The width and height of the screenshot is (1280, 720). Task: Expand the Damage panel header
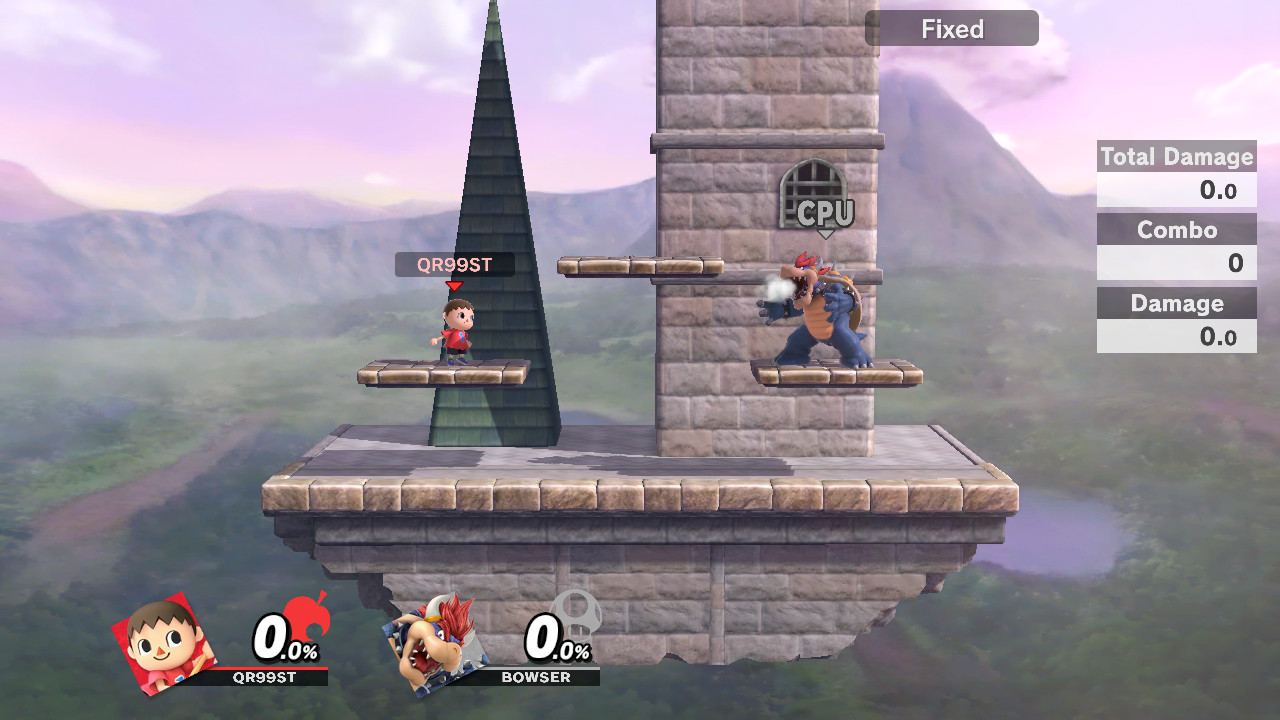(x=1176, y=303)
